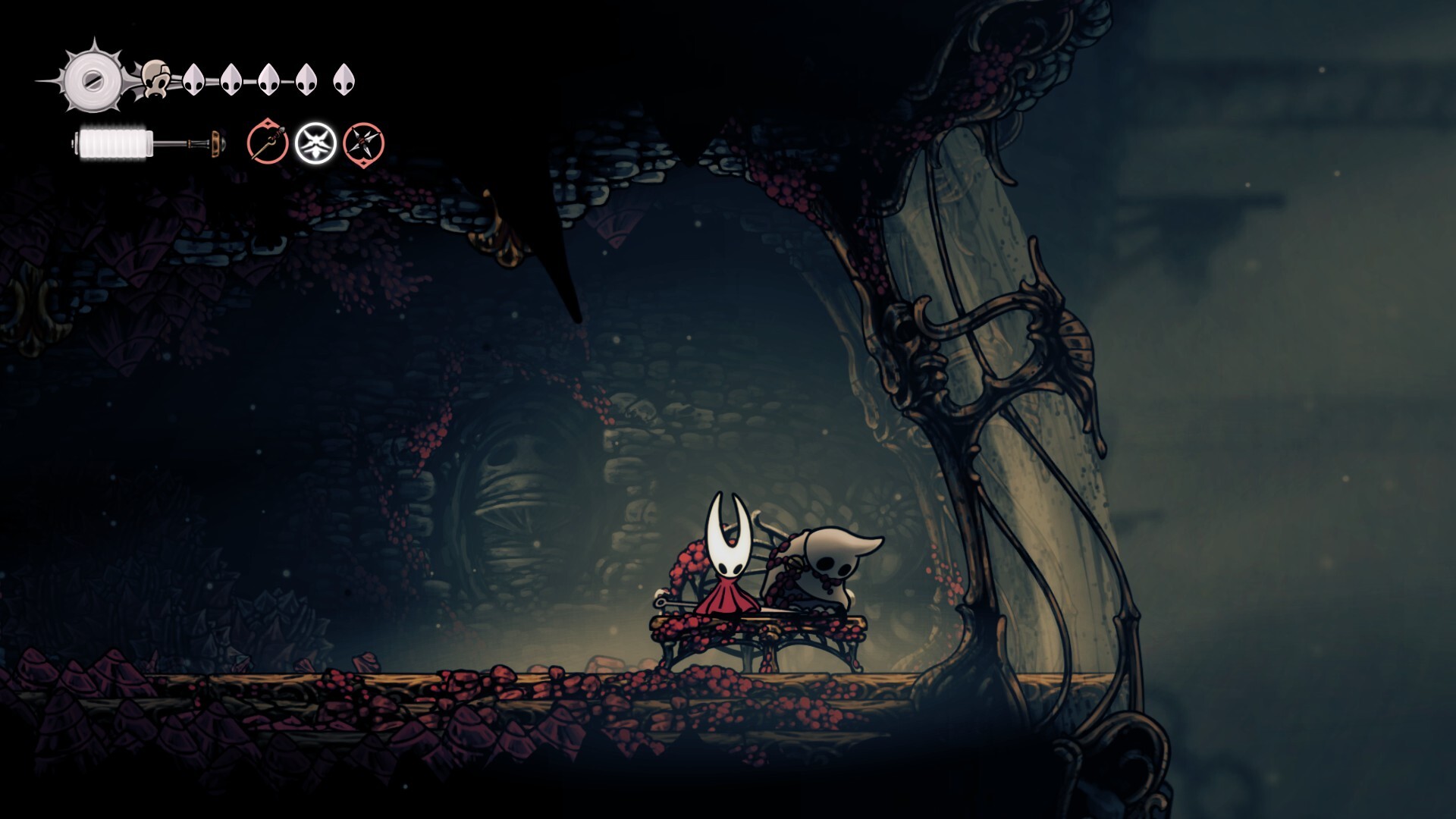Select the four-pointed shuriken tool icon
Viewport: 1456px width, 819px height.
click(x=363, y=143)
